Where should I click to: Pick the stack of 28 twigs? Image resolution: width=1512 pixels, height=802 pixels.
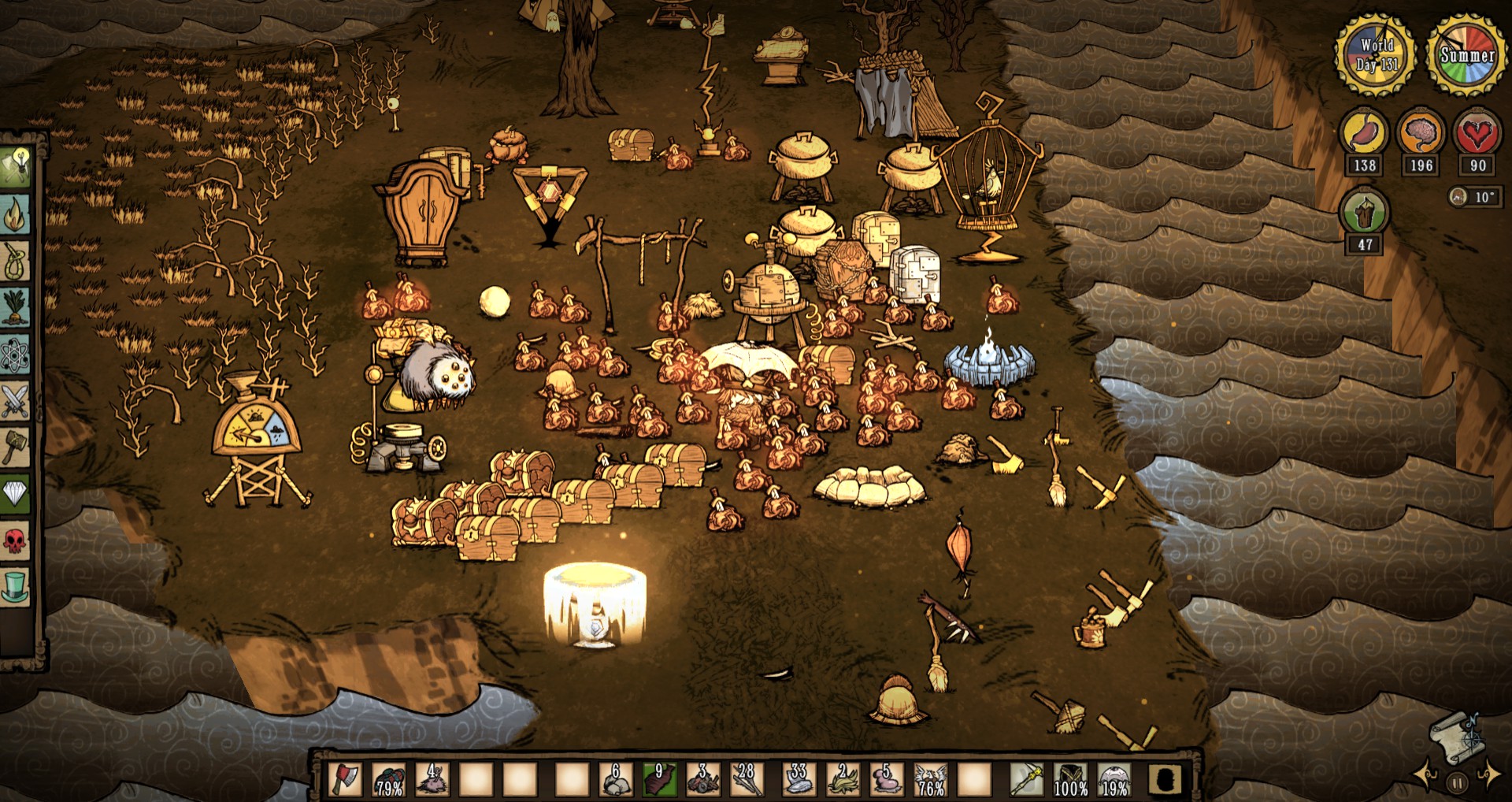click(746, 780)
